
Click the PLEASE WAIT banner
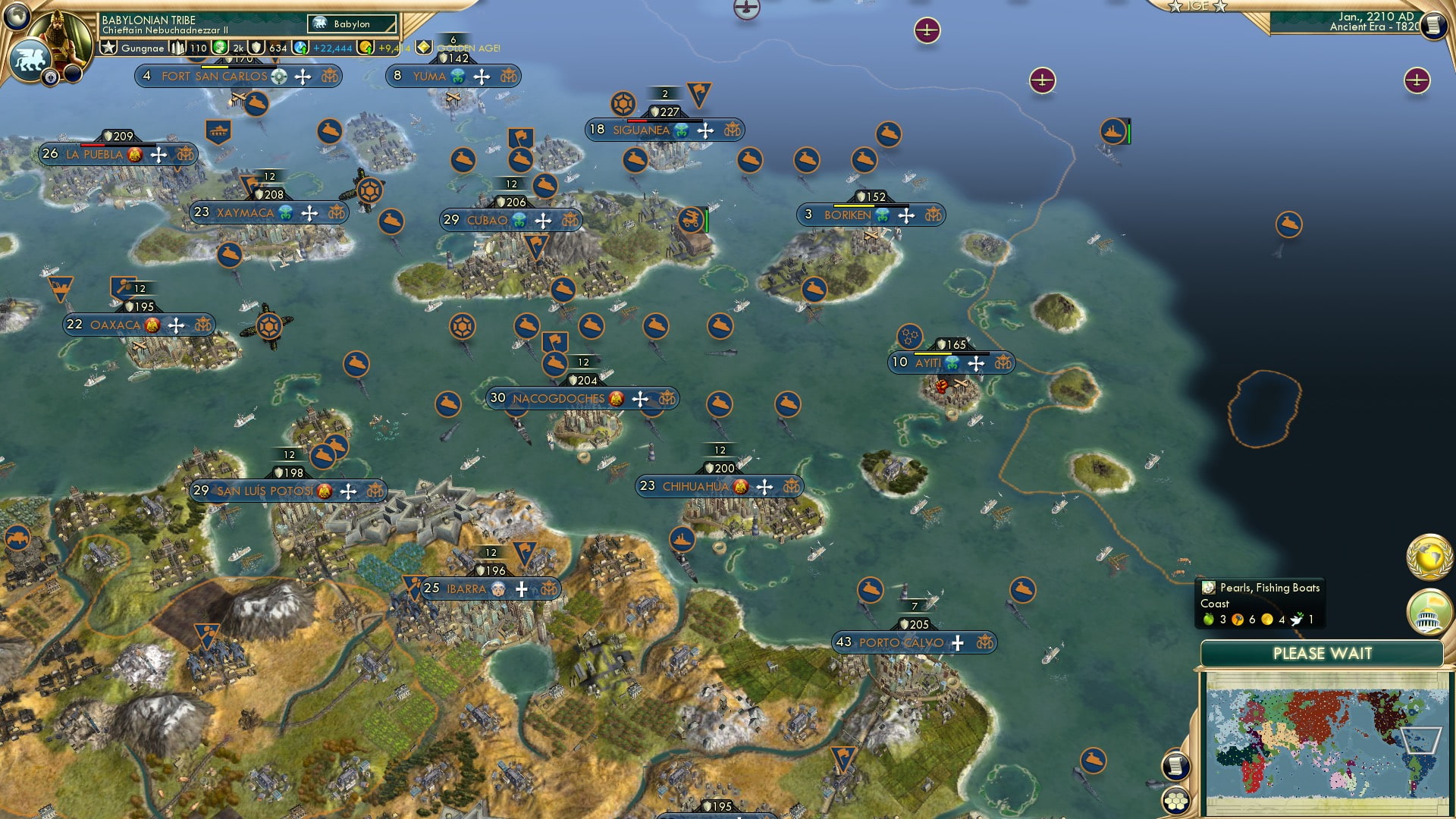[x=1323, y=653]
